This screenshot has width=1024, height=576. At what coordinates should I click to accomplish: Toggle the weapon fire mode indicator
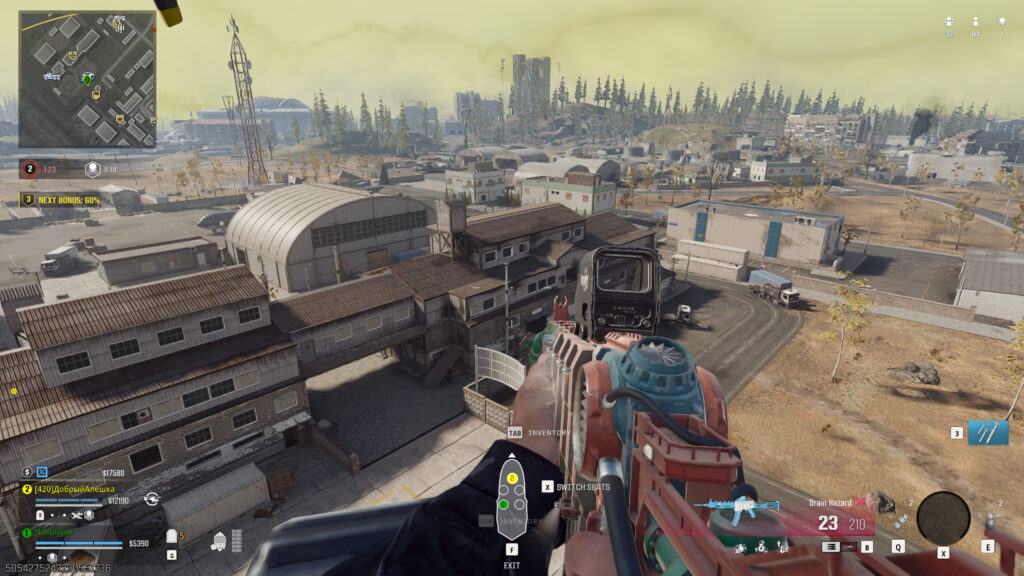click(830, 547)
